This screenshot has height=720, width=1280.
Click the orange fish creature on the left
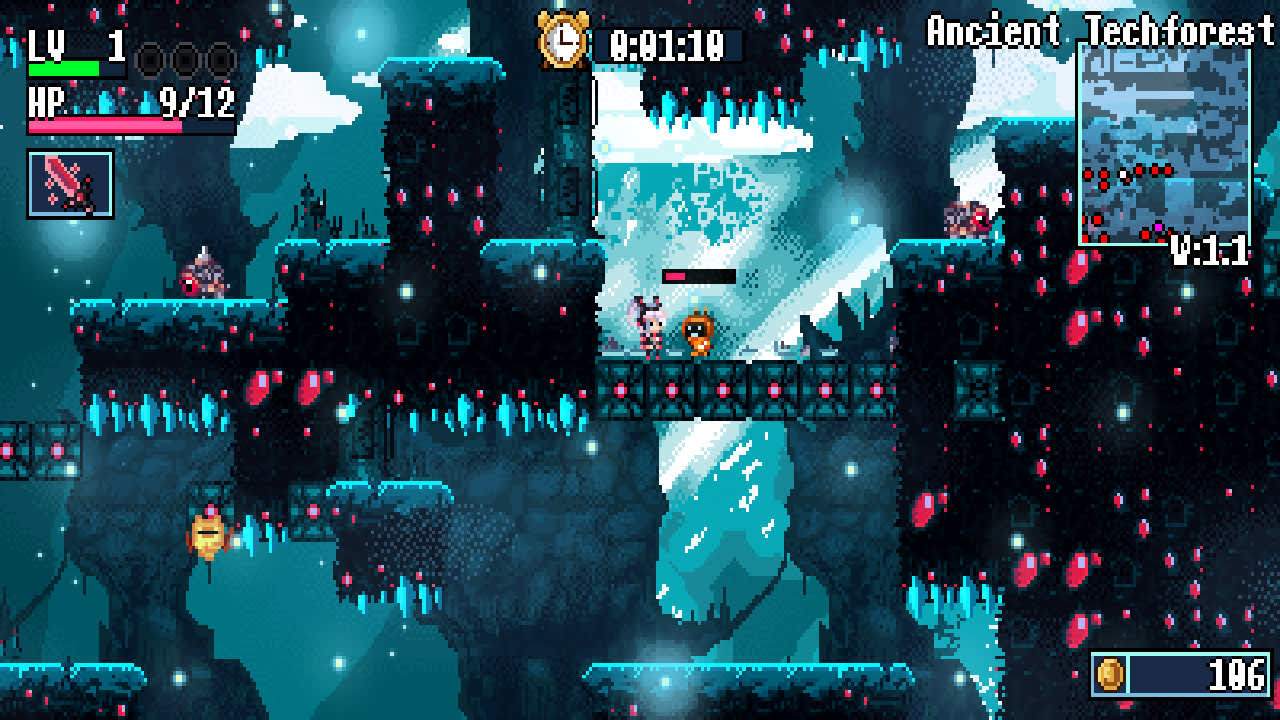pyautogui.click(x=210, y=534)
